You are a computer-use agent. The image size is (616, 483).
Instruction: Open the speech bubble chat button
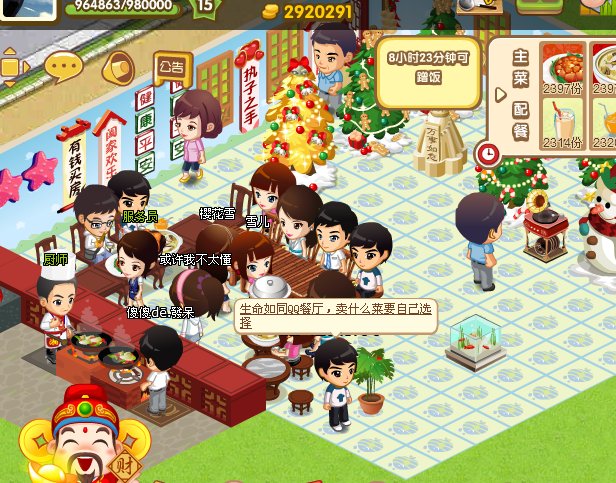tap(64, 68)
